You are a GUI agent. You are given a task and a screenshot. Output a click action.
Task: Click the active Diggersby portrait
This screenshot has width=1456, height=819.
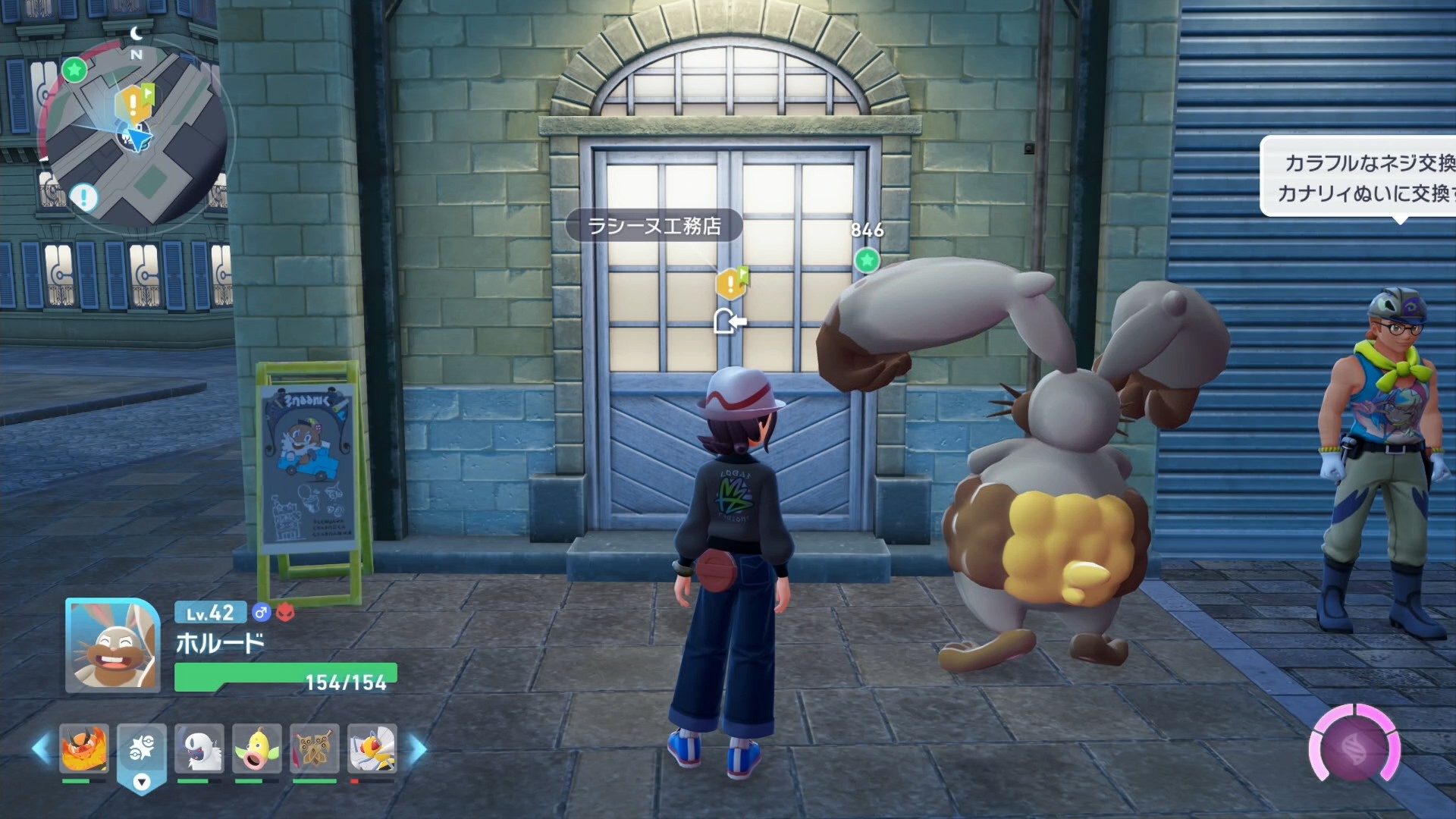(x=112, y=646)
